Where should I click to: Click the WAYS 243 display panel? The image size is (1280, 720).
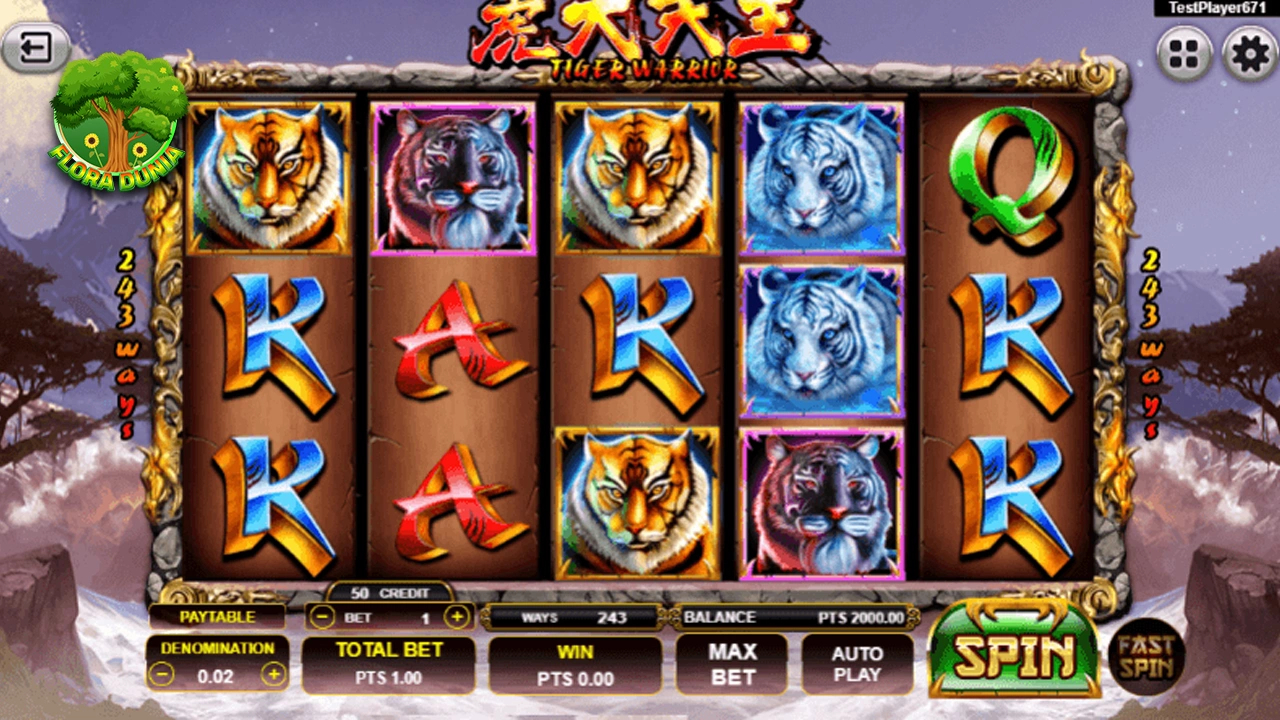click(570, 617)
